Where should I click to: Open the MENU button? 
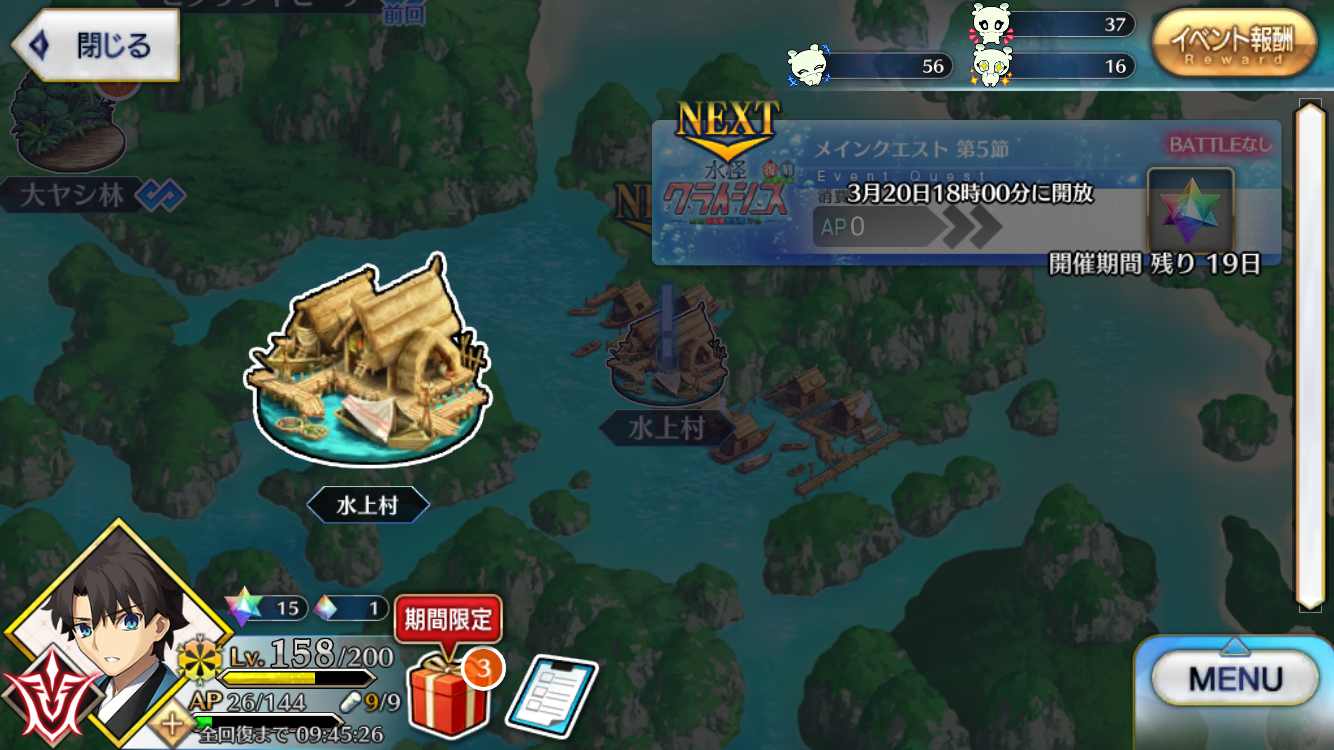click(1234, 680)
